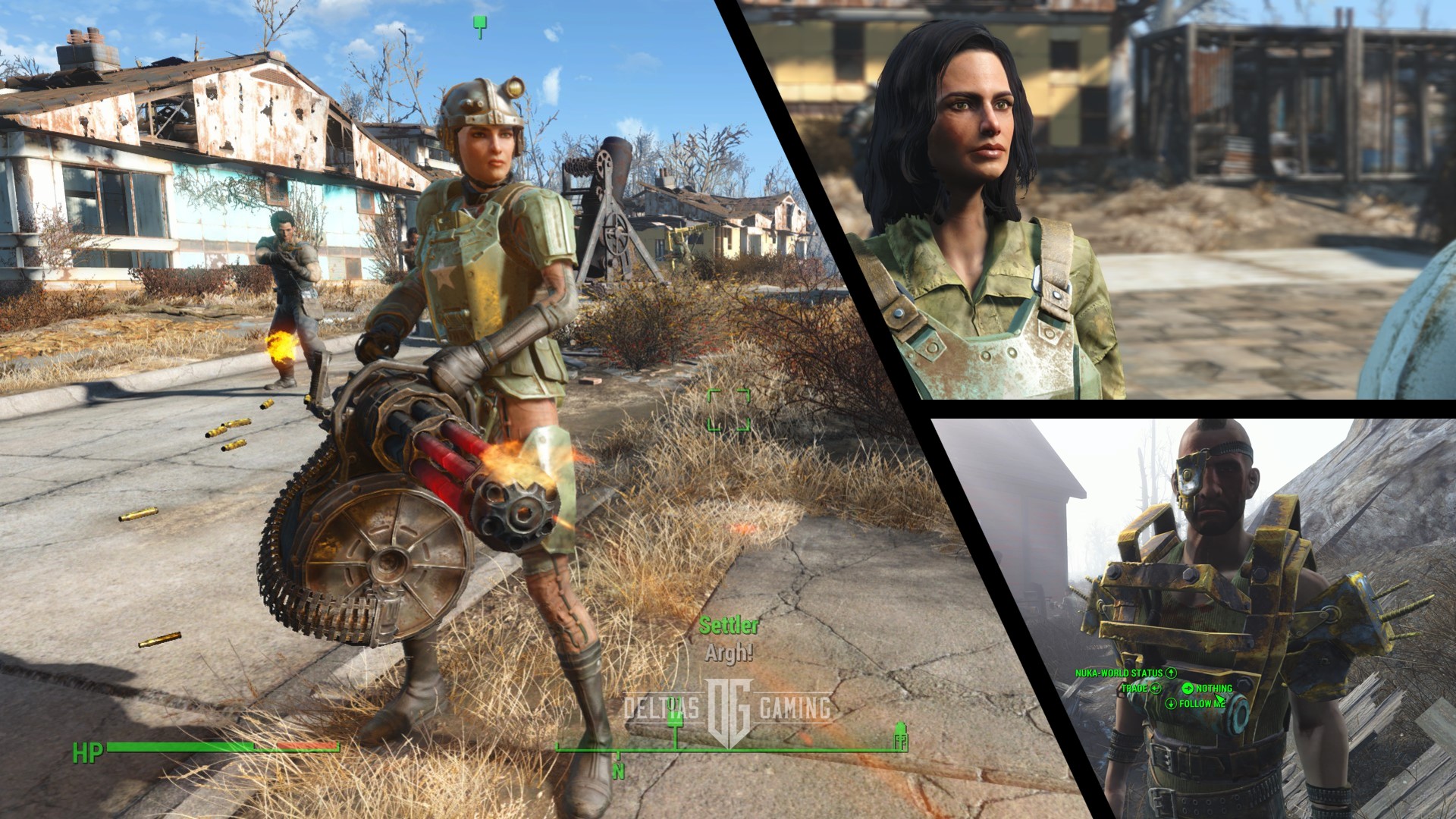Pick the NOTHING dialogue option
The height and width of the screenshot is (819, 1456).
(1214, 690)
